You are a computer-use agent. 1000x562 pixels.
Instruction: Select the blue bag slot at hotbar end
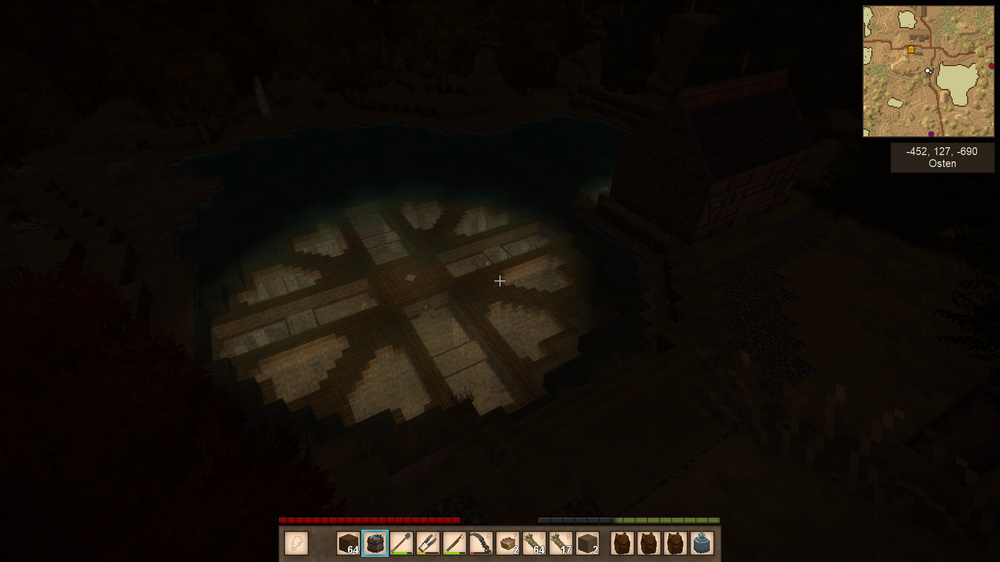702,543
